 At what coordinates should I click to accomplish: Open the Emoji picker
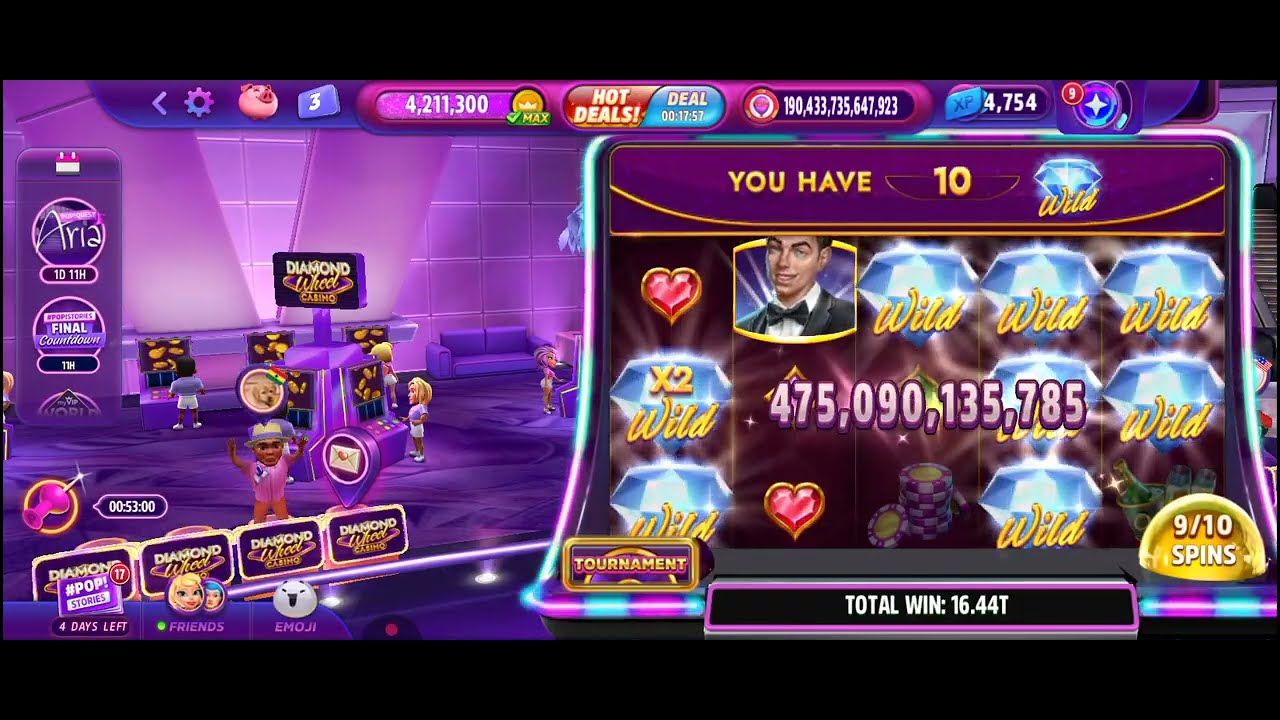point(295,610)
